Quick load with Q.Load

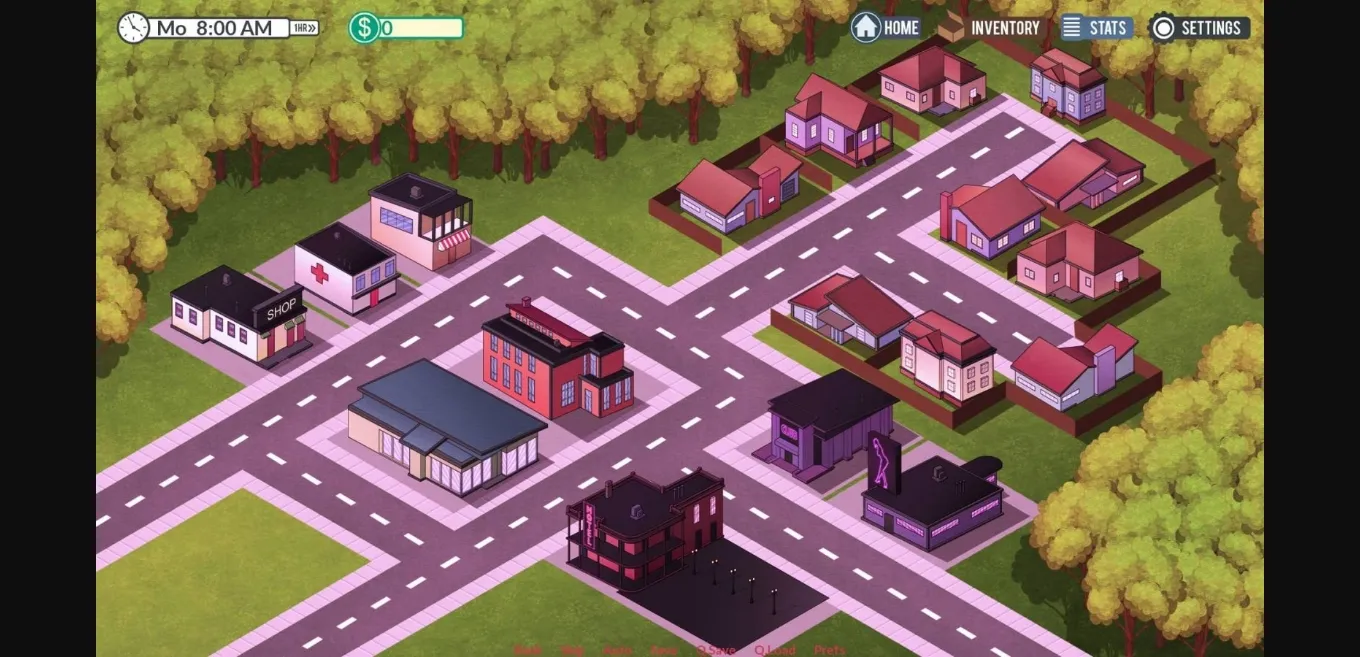point(775,650)
